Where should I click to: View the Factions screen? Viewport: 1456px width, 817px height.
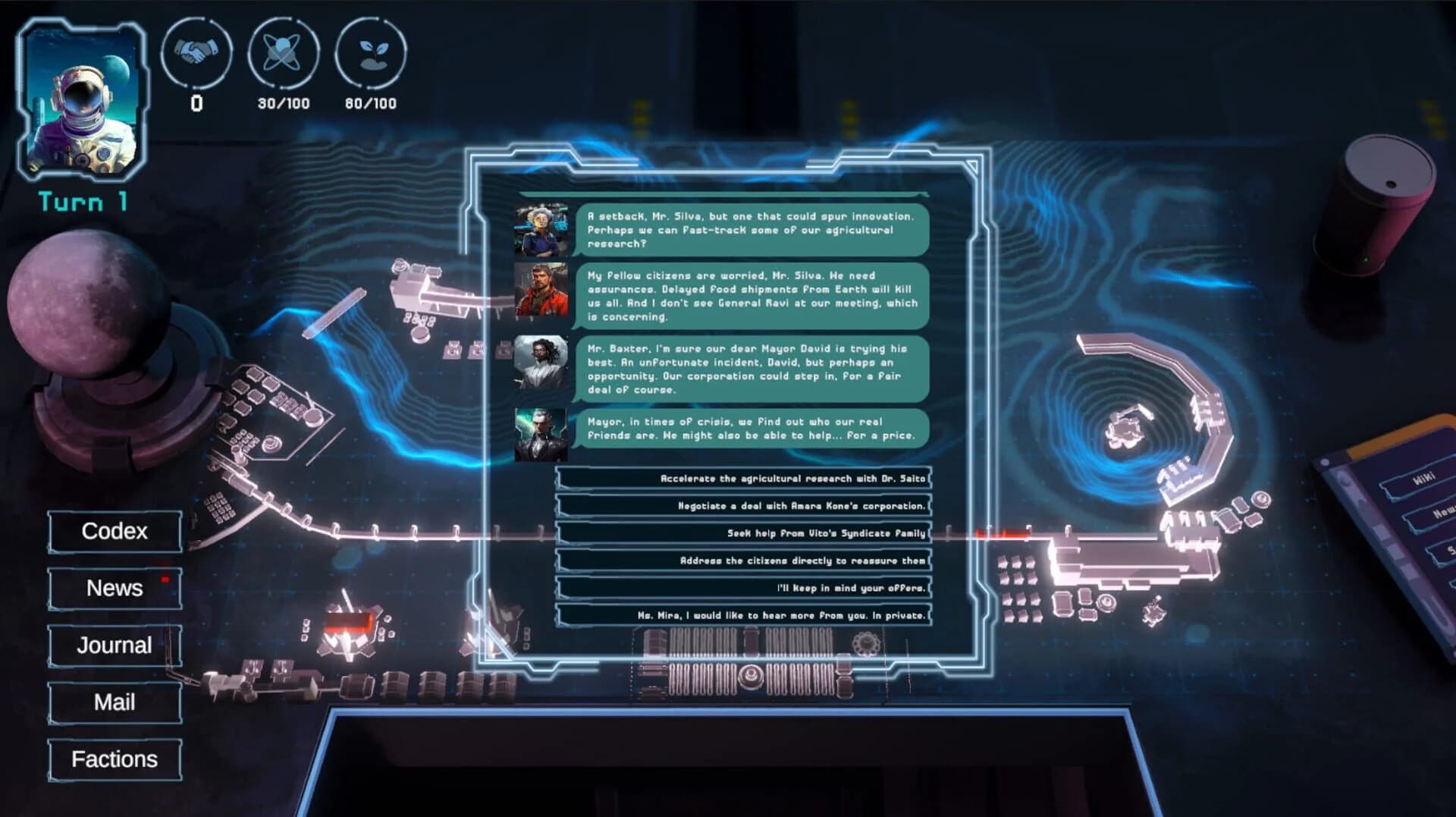pos(115,759)
